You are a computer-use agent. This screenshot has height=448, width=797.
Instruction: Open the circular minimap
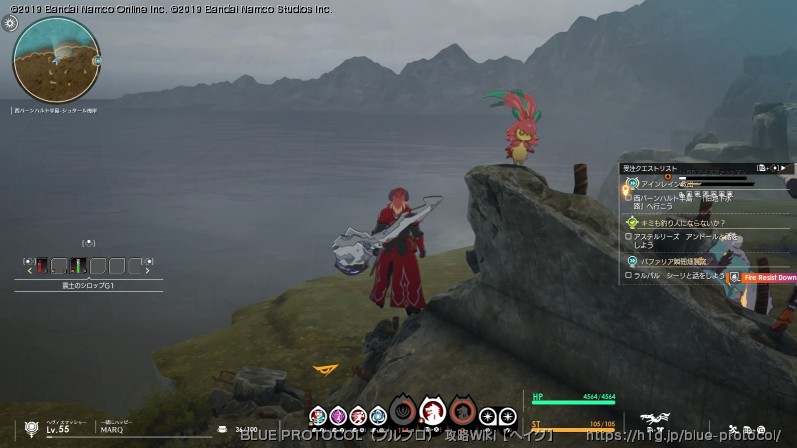[55, 60]
